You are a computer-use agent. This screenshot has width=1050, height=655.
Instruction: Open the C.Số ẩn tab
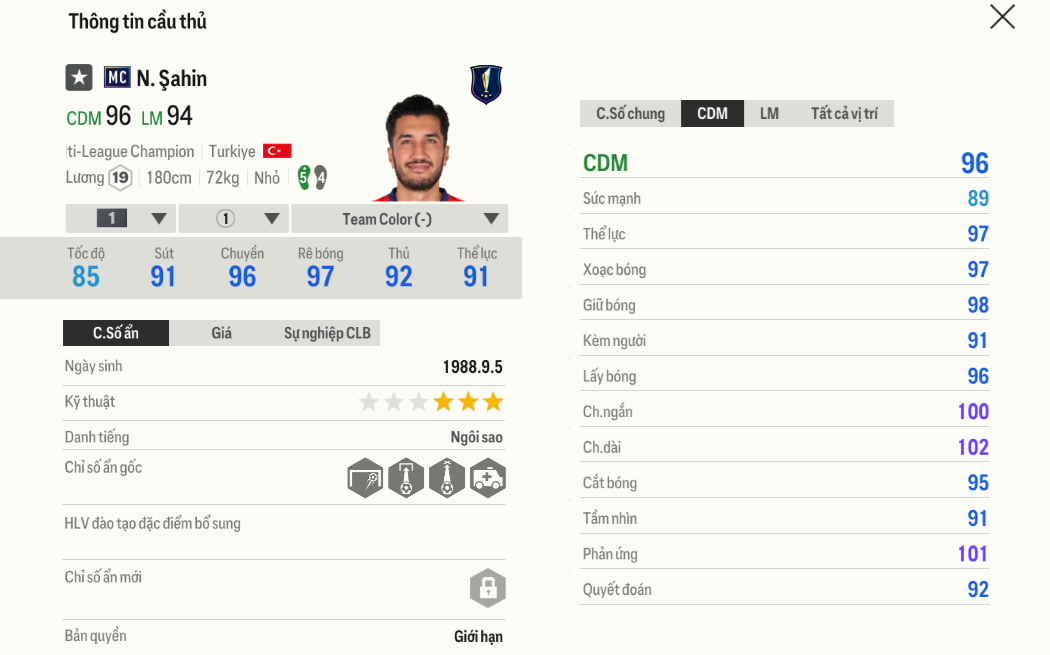(116, 333)
